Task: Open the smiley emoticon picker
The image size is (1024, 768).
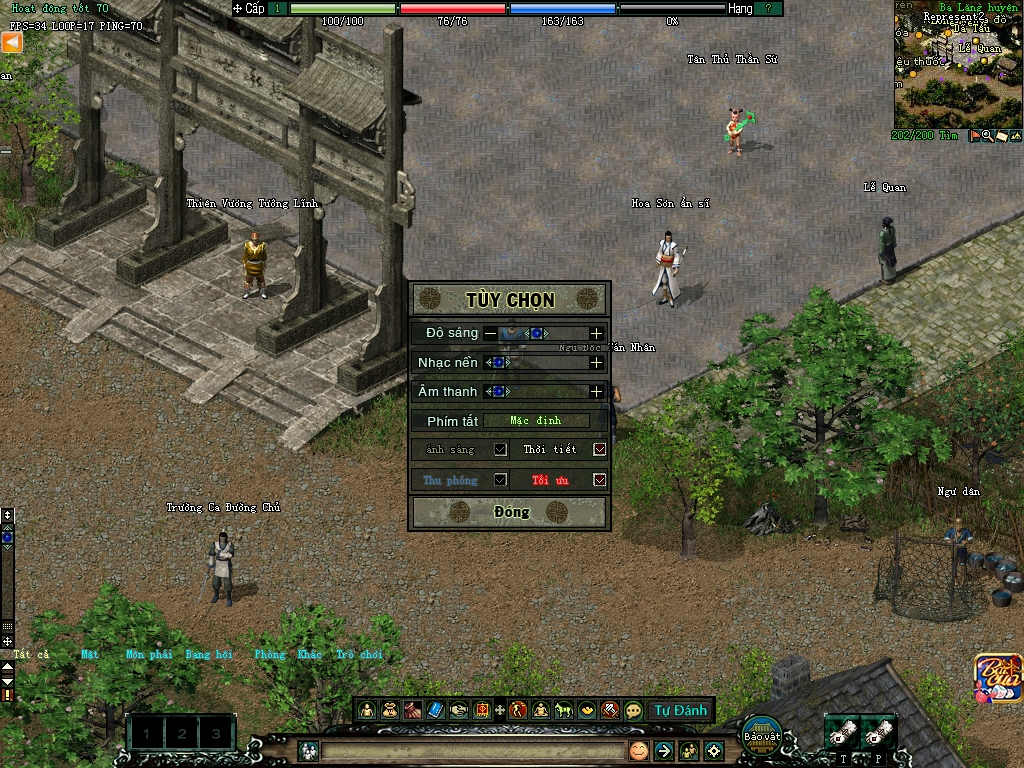Action: (638, 750)
